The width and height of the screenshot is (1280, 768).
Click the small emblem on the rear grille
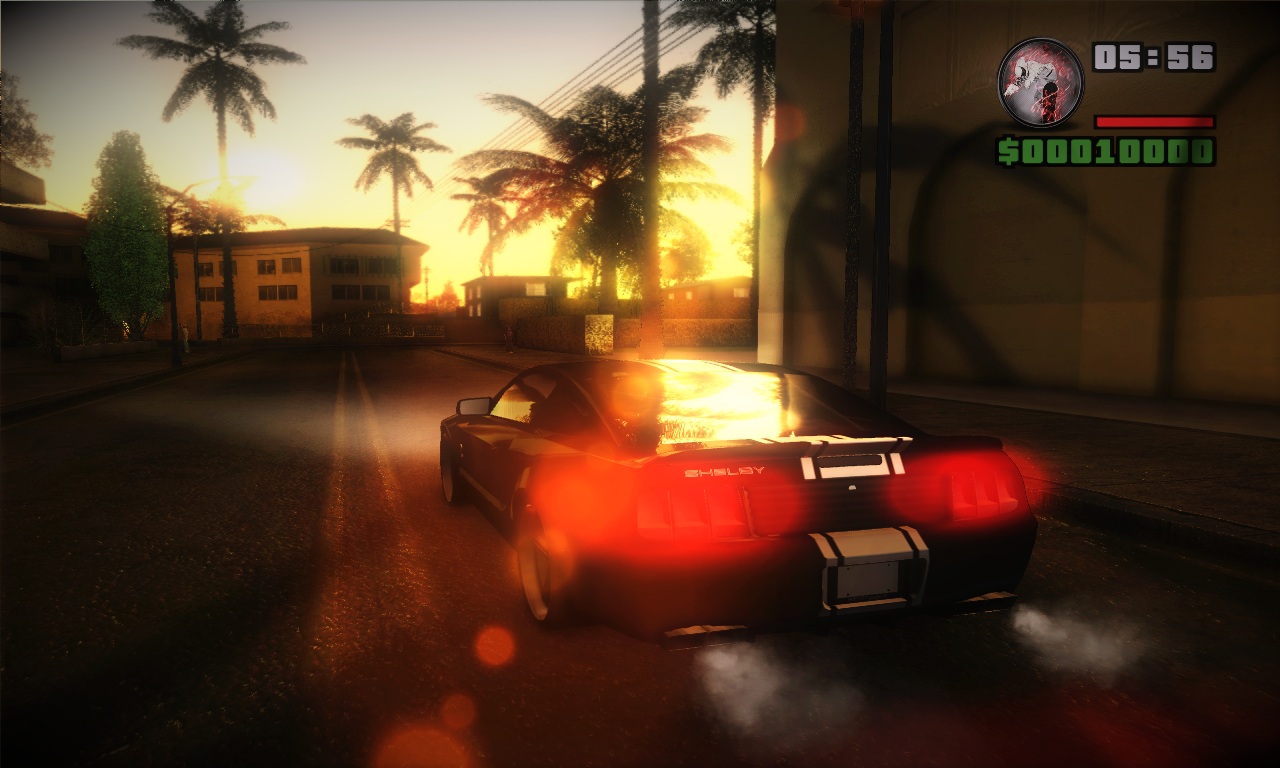(851, 486)
